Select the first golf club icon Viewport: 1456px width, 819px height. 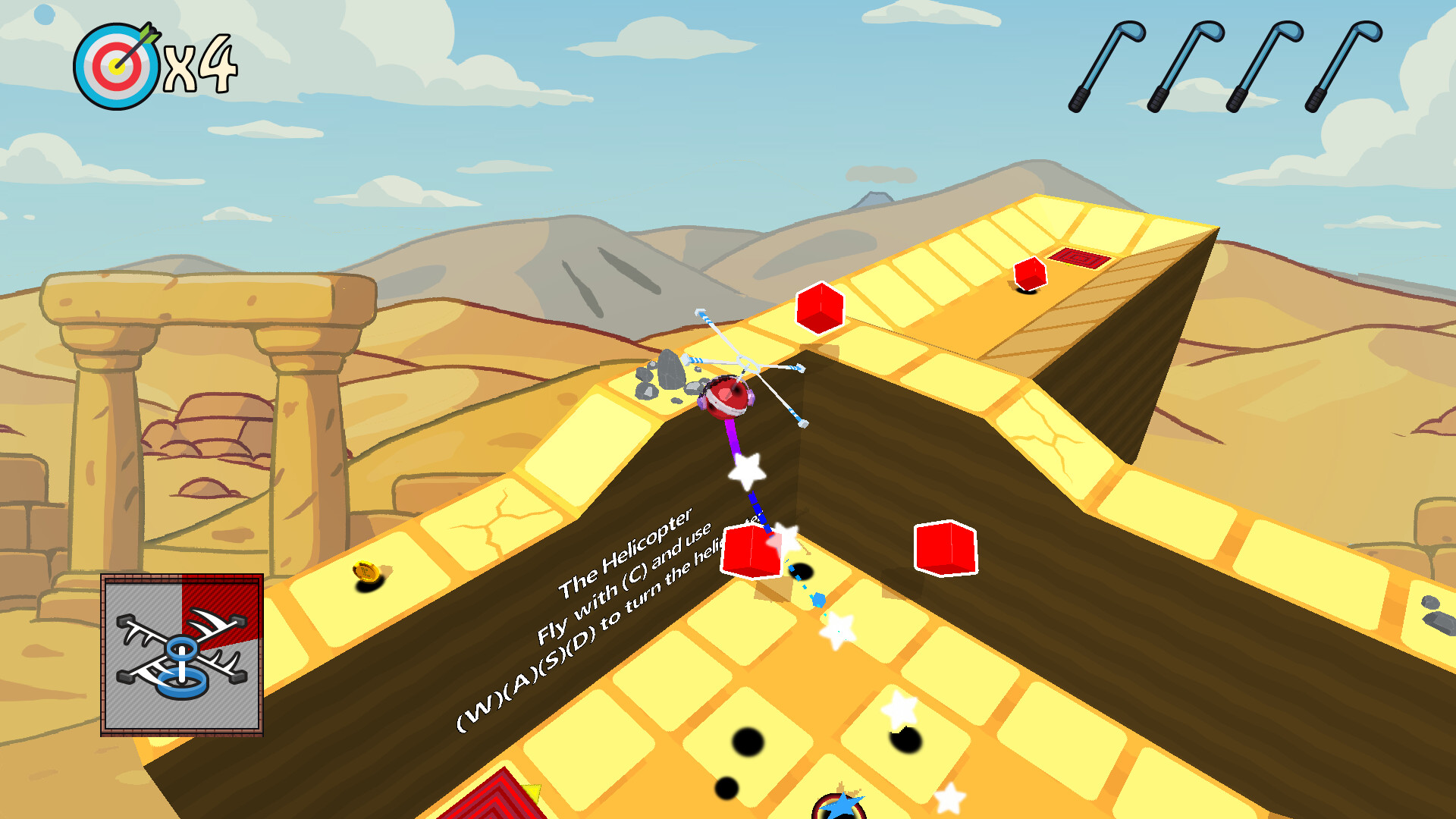[x=1107, y=64]
